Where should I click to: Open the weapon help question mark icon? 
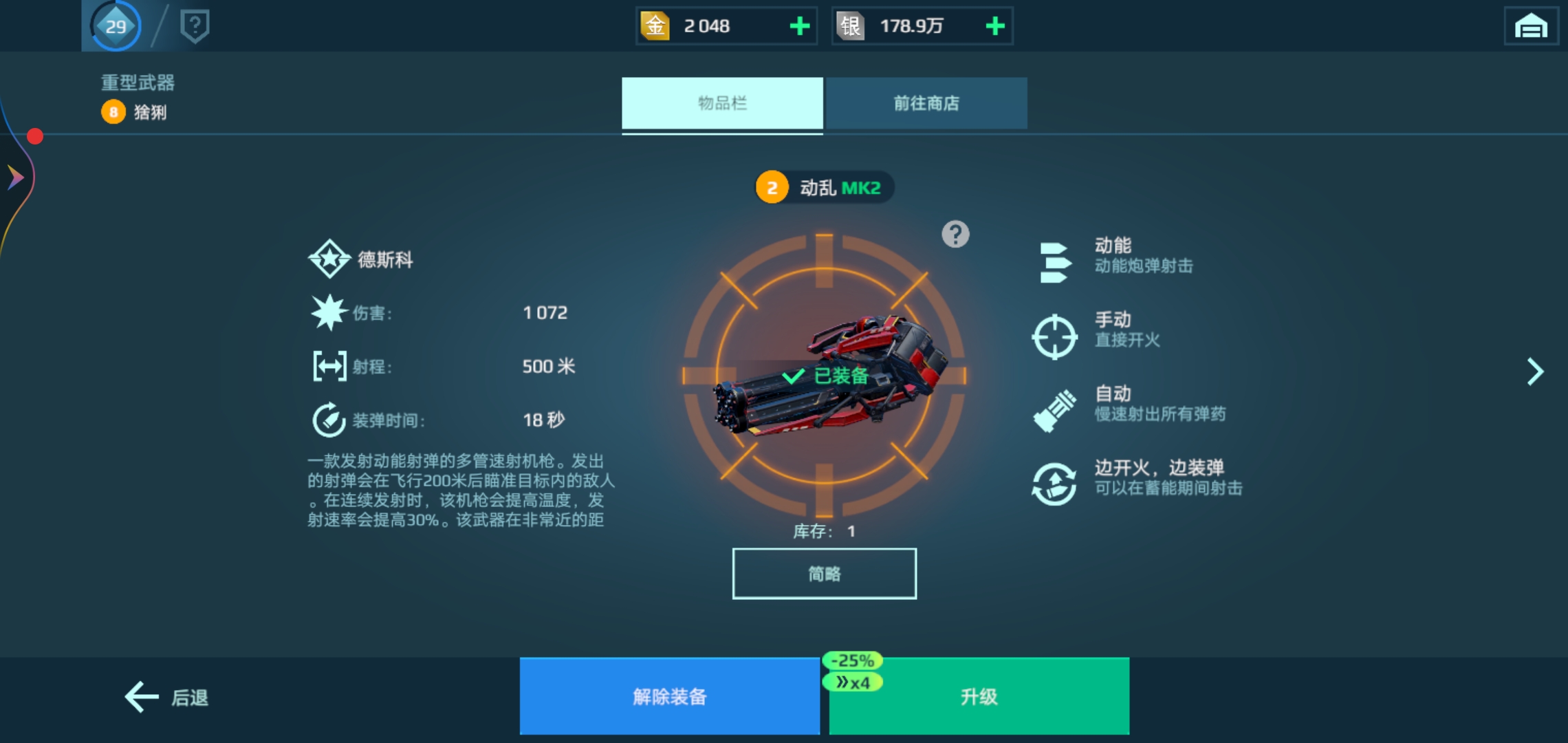(956, 234)
